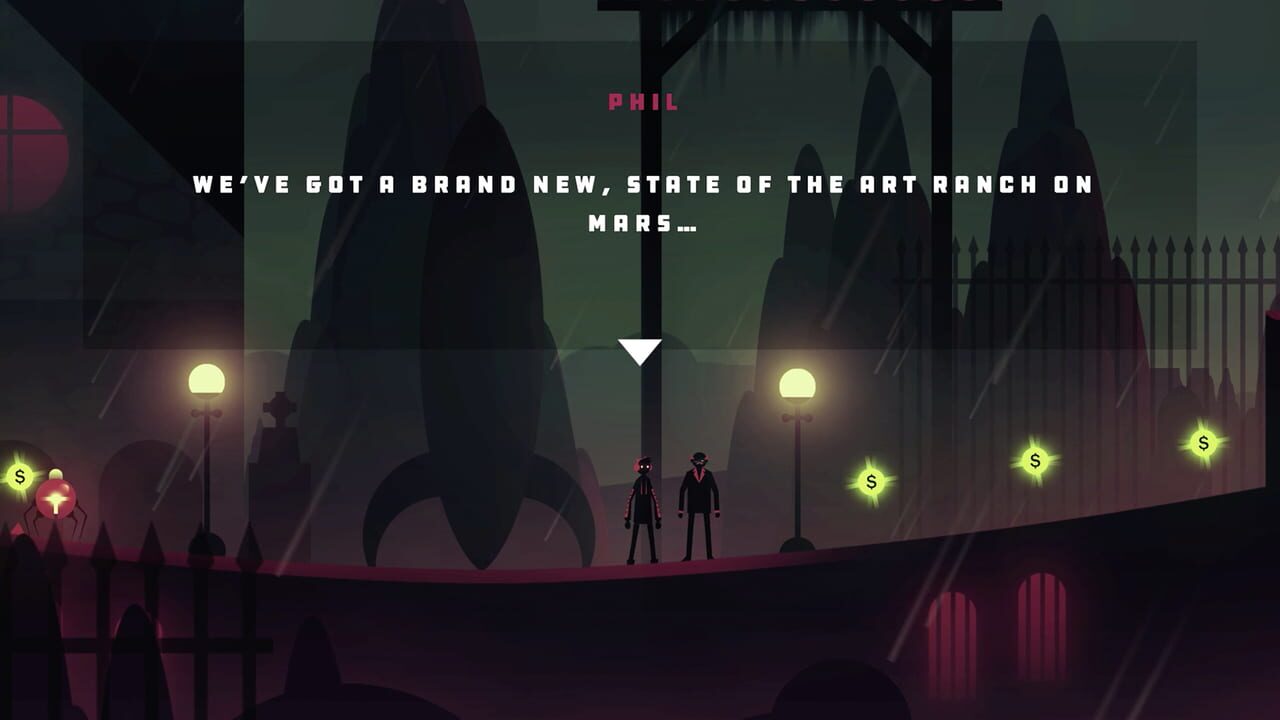Viewport: 1280px width, 720px height.
Task: Click the white triangle to advance the dialogue
Action: click(x=640, y=350)
